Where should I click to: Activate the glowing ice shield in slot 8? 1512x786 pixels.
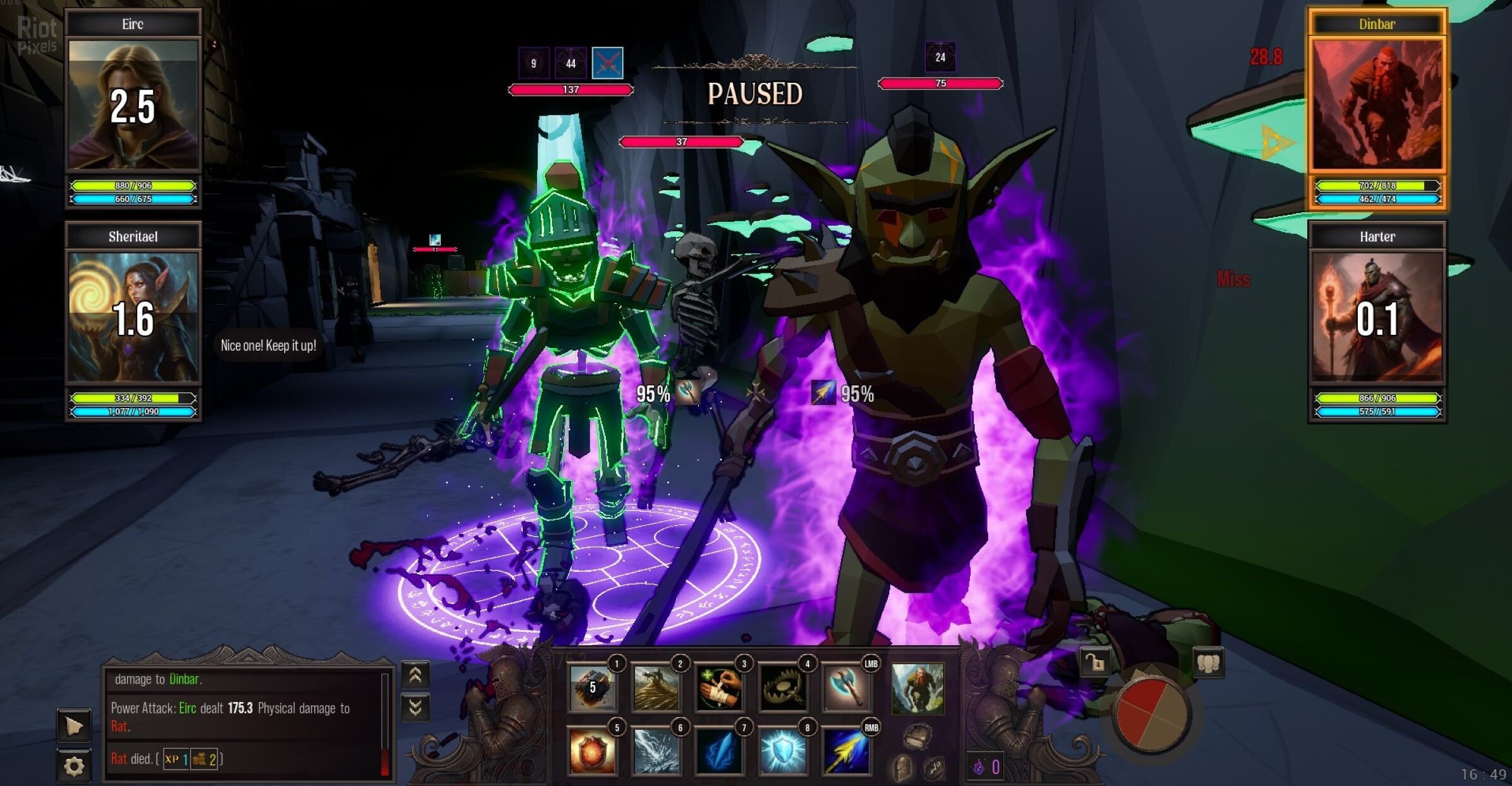[x=783, y=752]
